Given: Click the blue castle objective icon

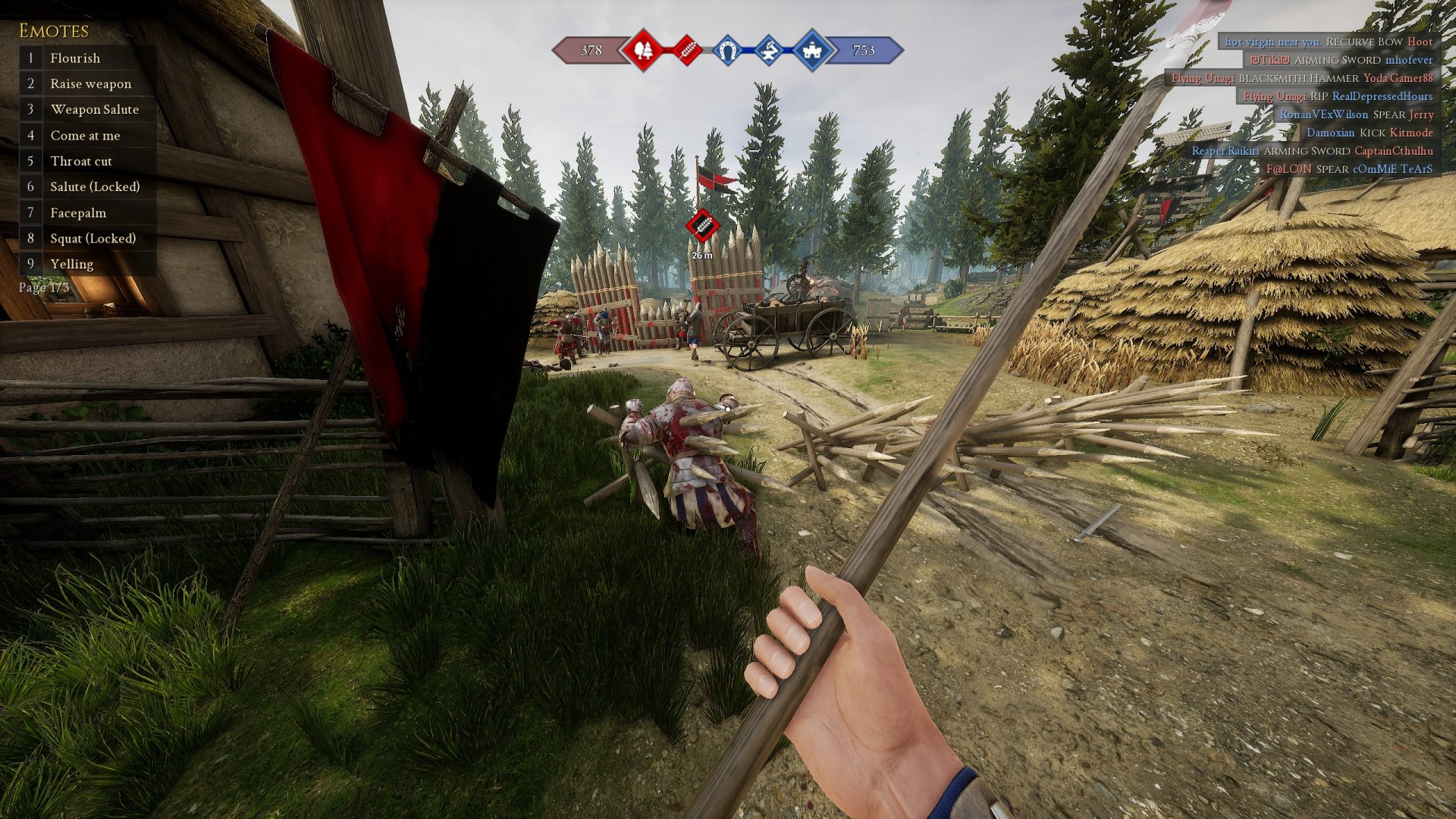Looking at the screenshot, I should tap(811, 51).
